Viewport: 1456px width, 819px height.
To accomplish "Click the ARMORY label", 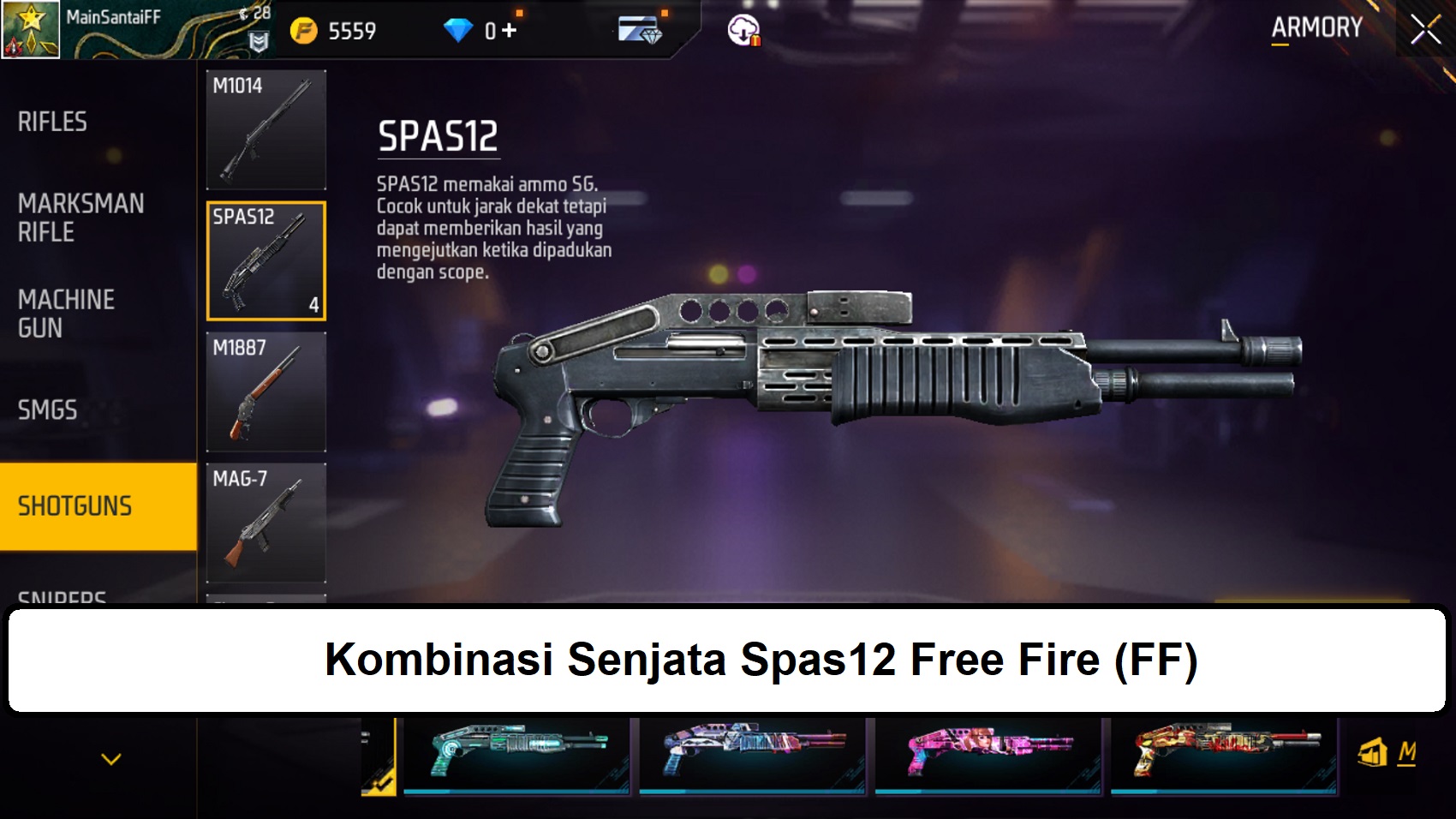I will pos(1316,27).
